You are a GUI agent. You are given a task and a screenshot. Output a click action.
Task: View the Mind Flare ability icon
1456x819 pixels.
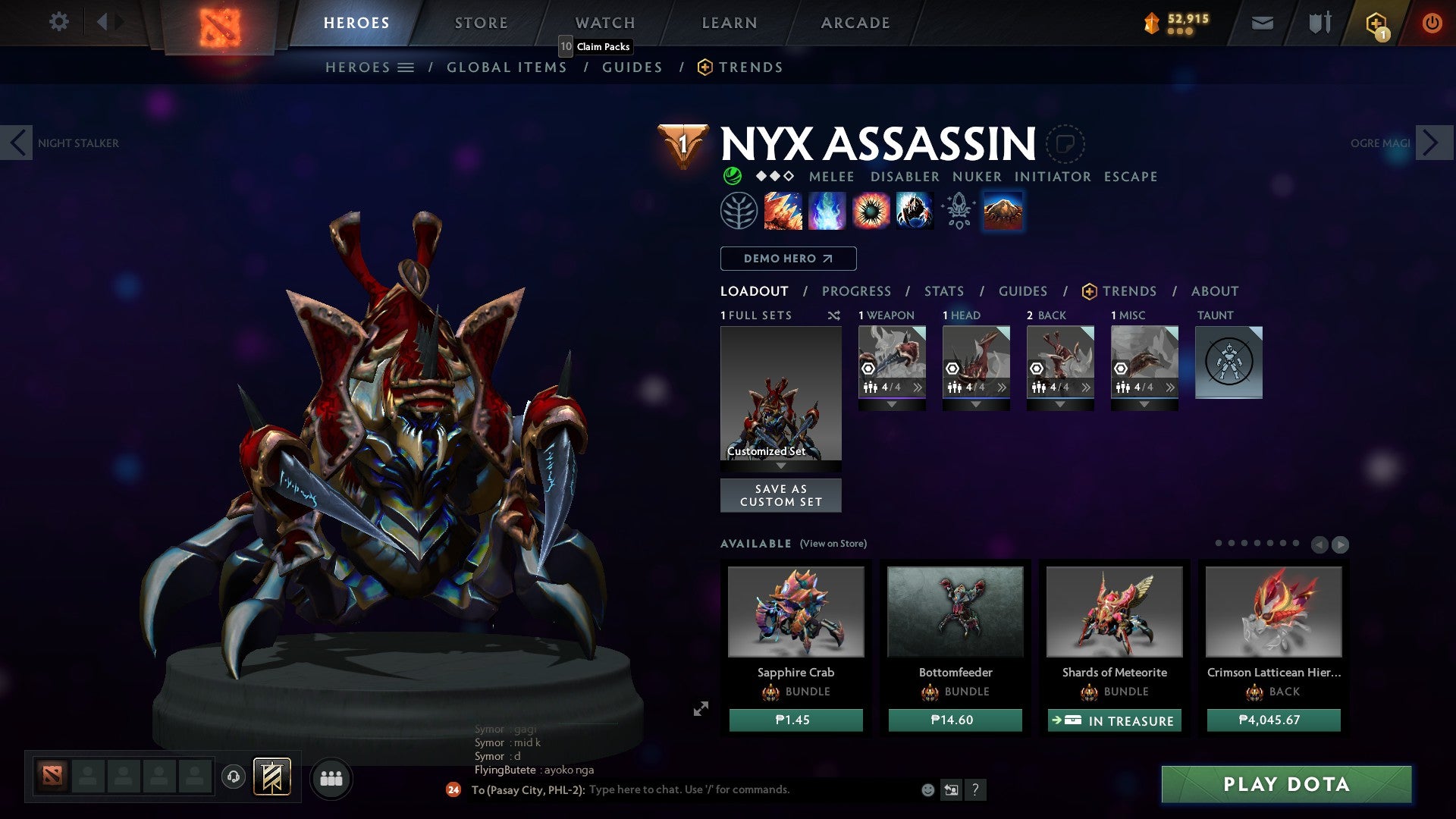coord(827,210)
